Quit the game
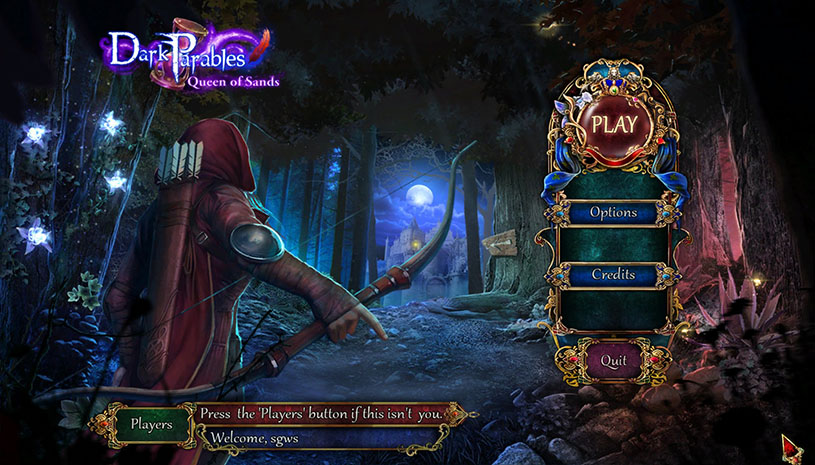Image resolution: width=815 pixels, height=465 pixels. coord(613,359)
